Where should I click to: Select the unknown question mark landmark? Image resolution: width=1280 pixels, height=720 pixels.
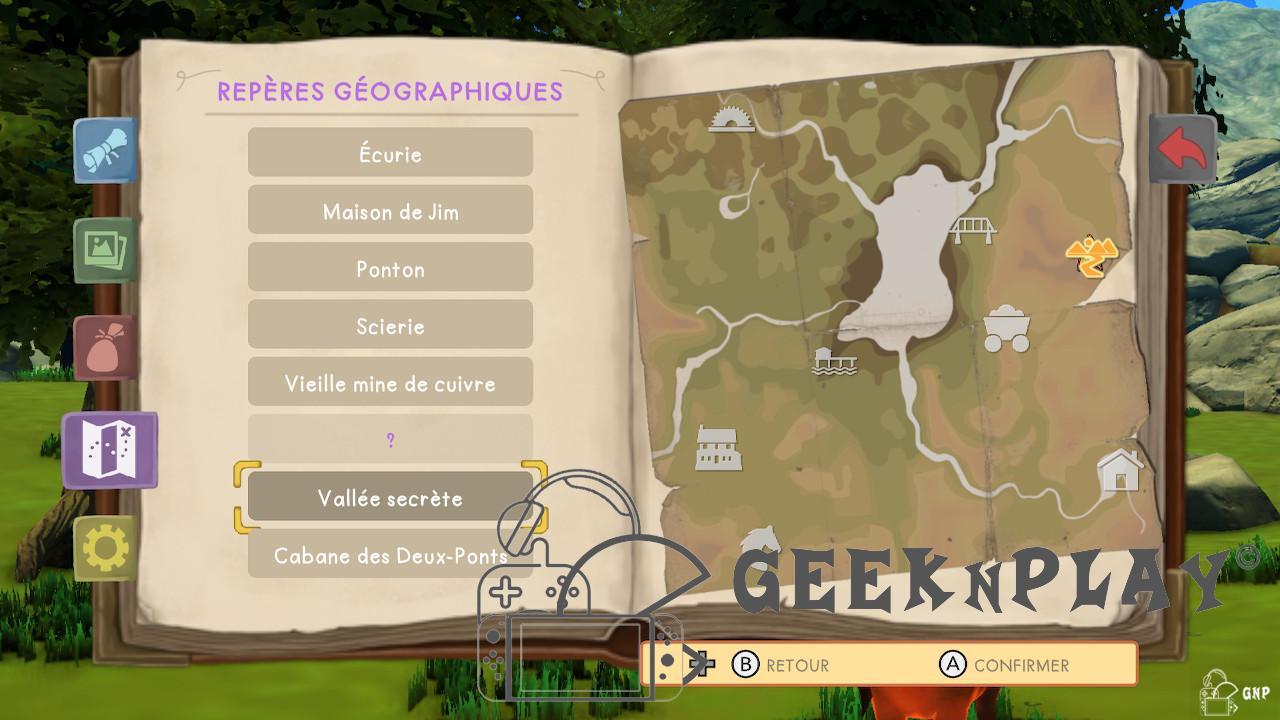click(390, 440)
